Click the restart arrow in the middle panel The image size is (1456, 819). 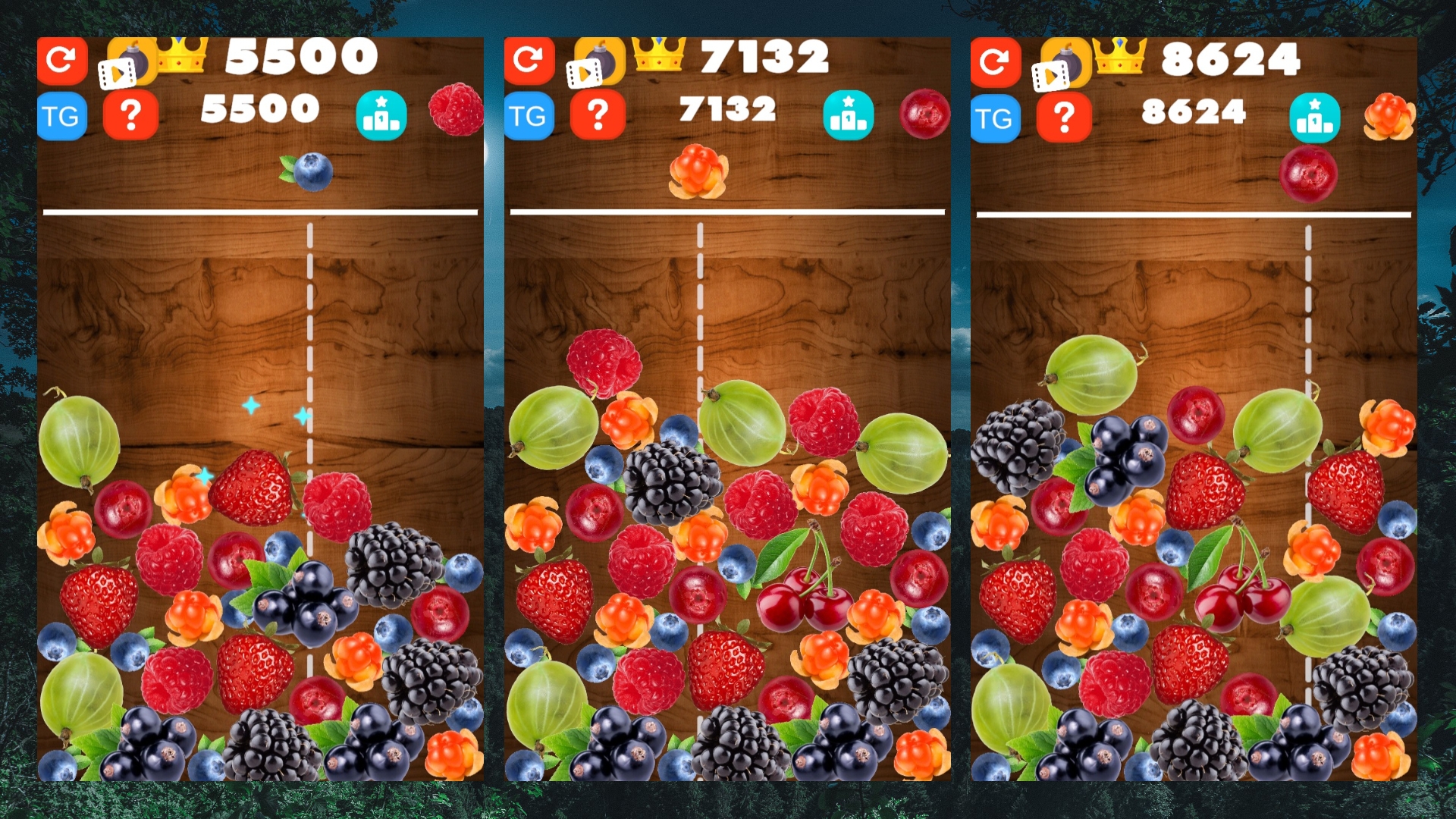(530, 60)
